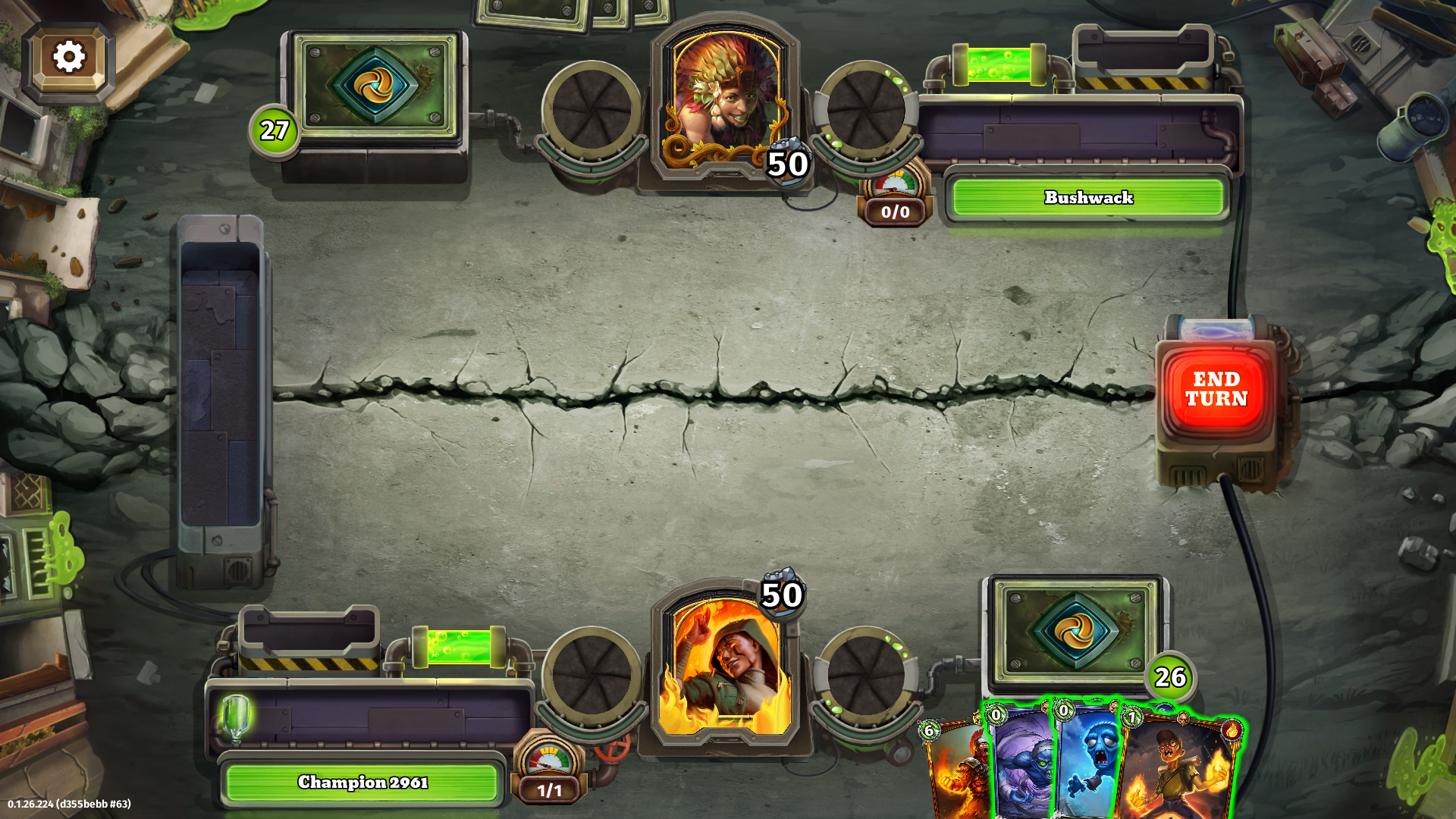Open the gear settings menu

pos(69,58)
